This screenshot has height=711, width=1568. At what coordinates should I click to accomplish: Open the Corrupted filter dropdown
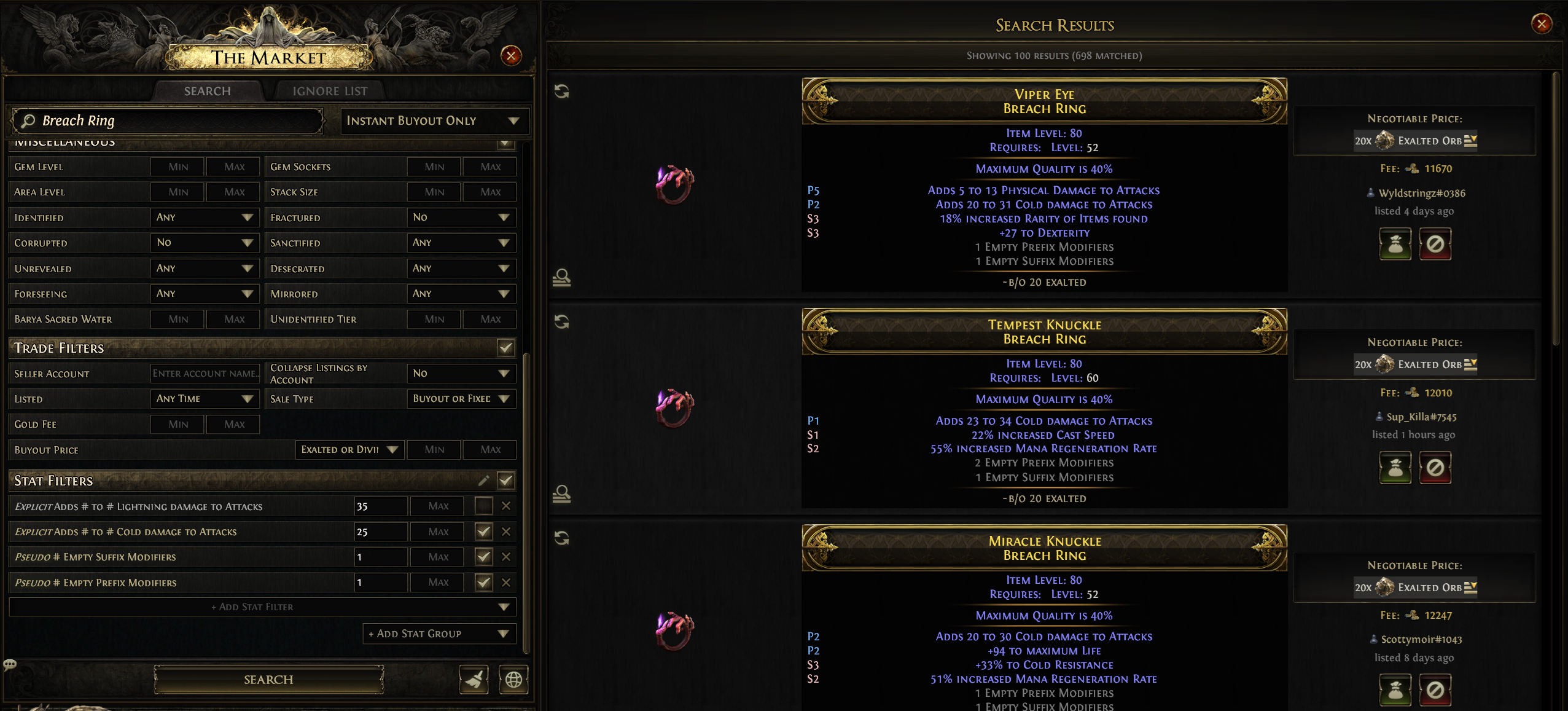click(205, 243)
